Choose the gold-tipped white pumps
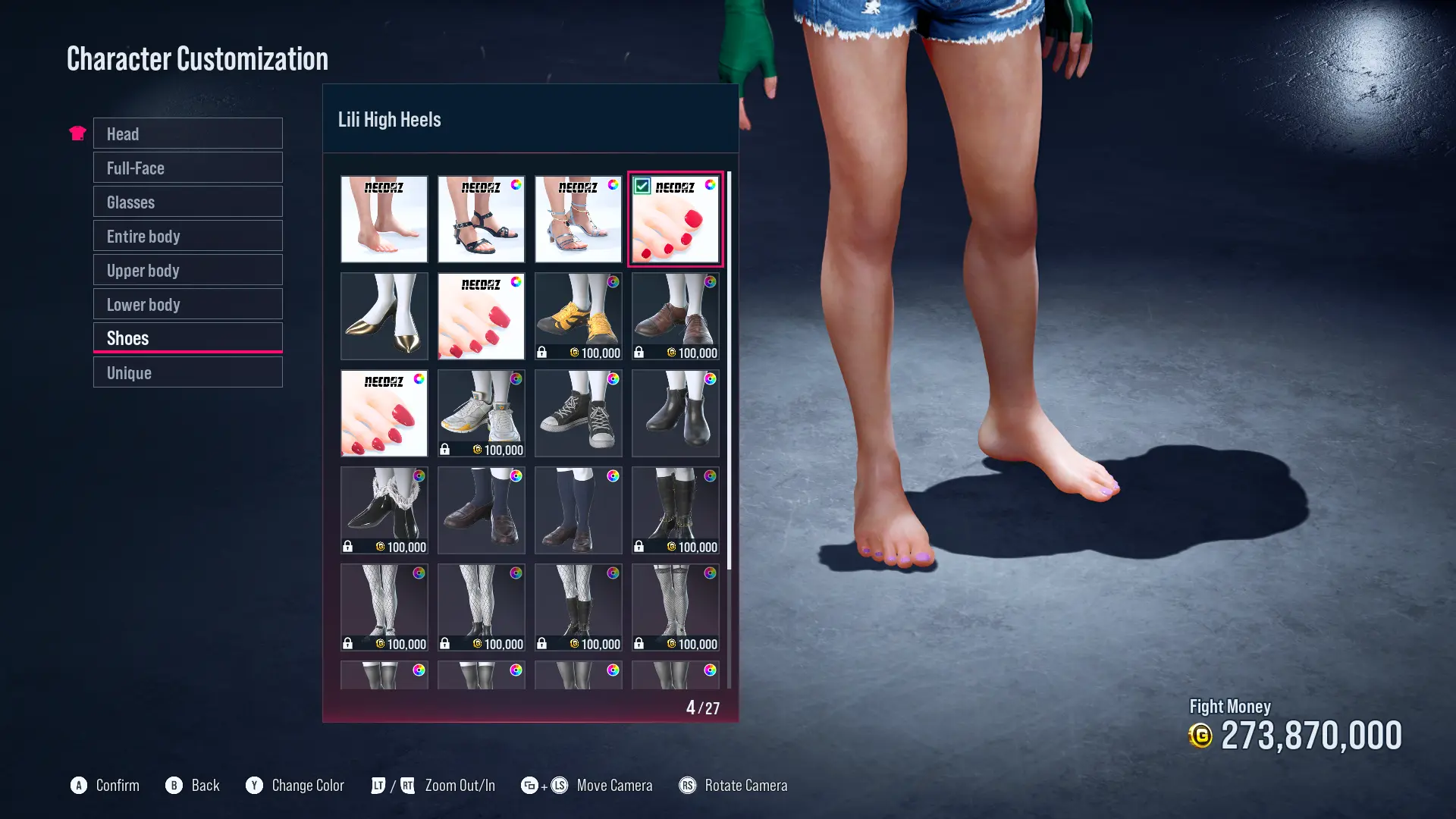The image size is (1456, 819). (x=384, y=316)
